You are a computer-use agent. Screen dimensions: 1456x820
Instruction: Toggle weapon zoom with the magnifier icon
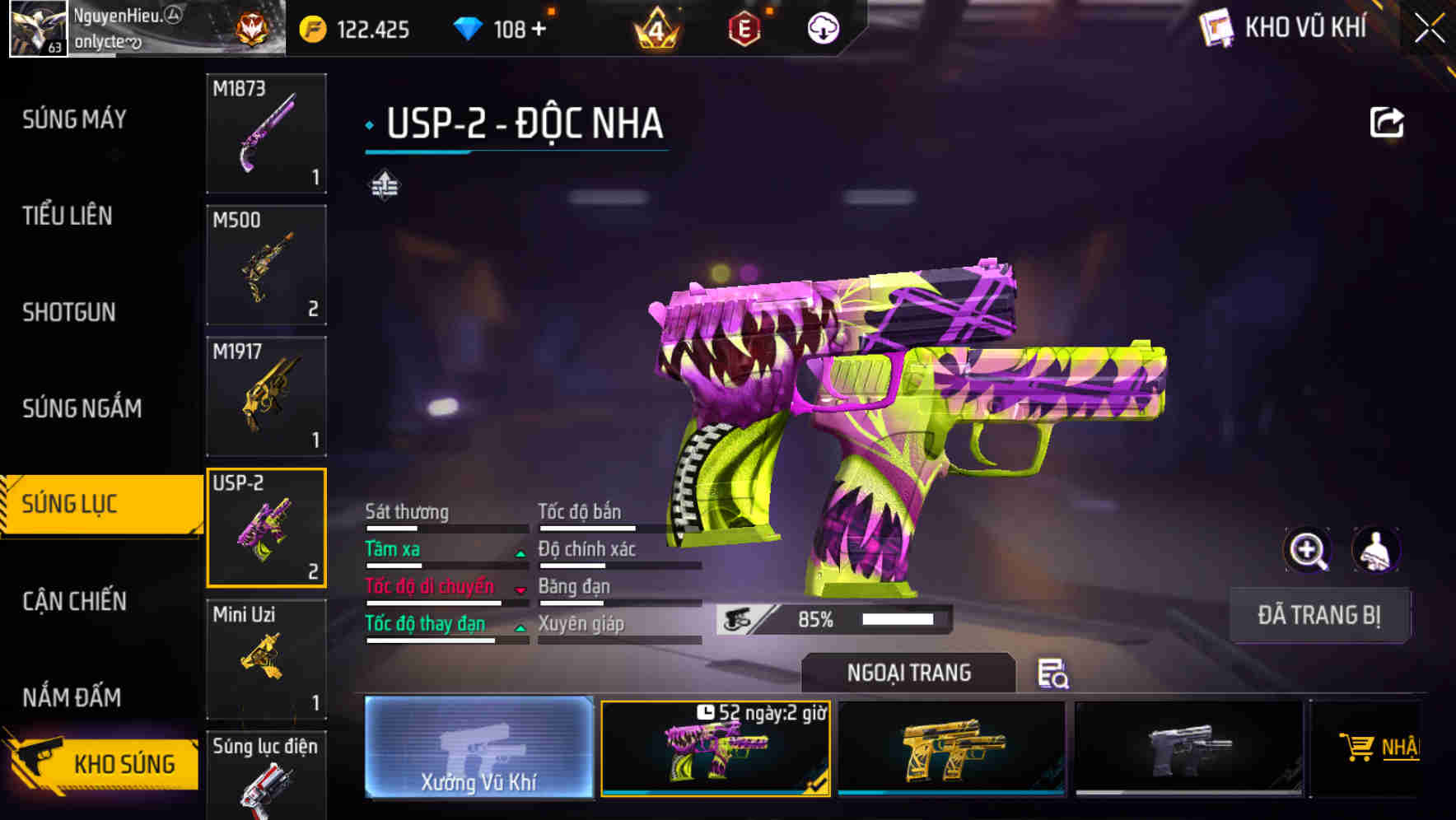pyautogui.click(x=1308, y=550)
